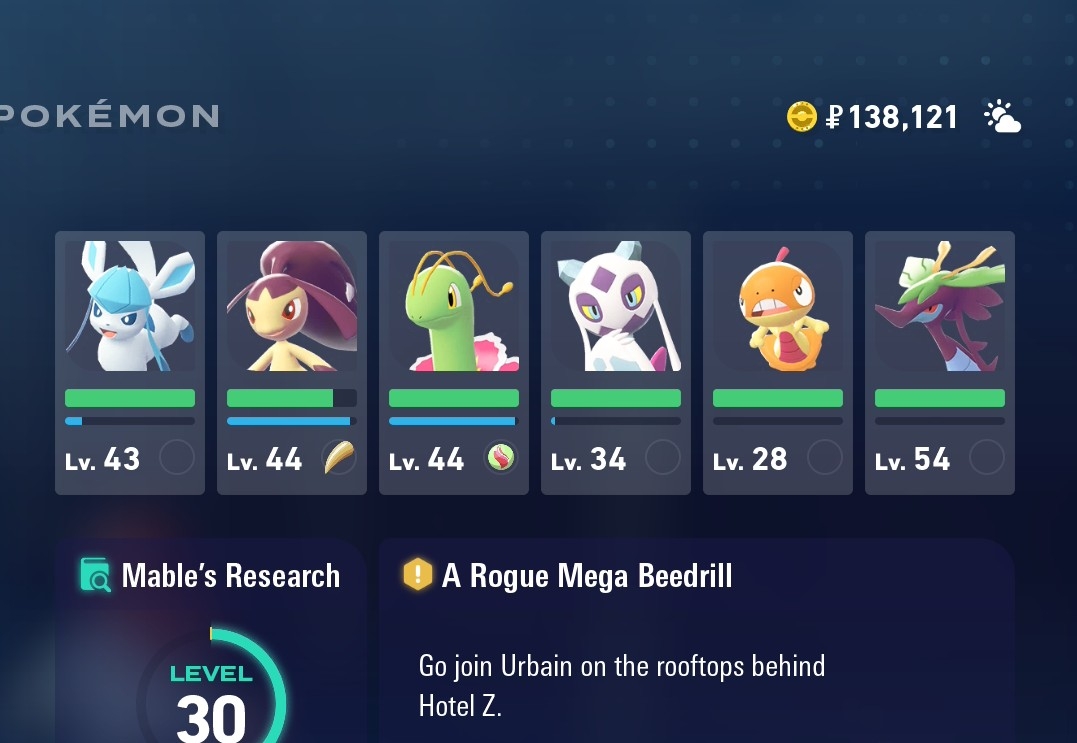Open the A Rogue Mega Beedrill mission
The height and width of the screenshot is (743, 1077).
695,640
